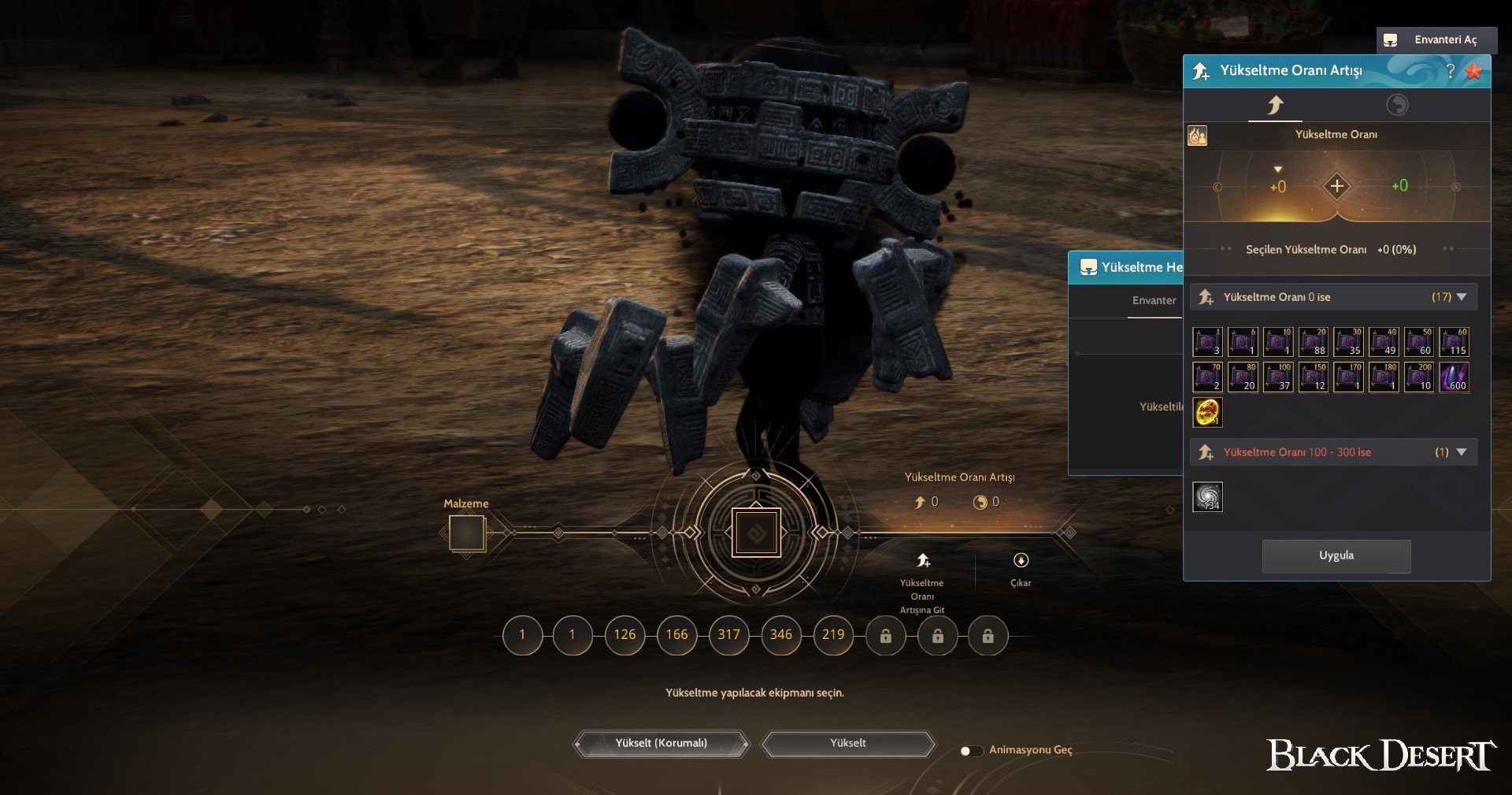Switch to the round swirl icon tab
1512x795 pixels.
[1397, 105]
